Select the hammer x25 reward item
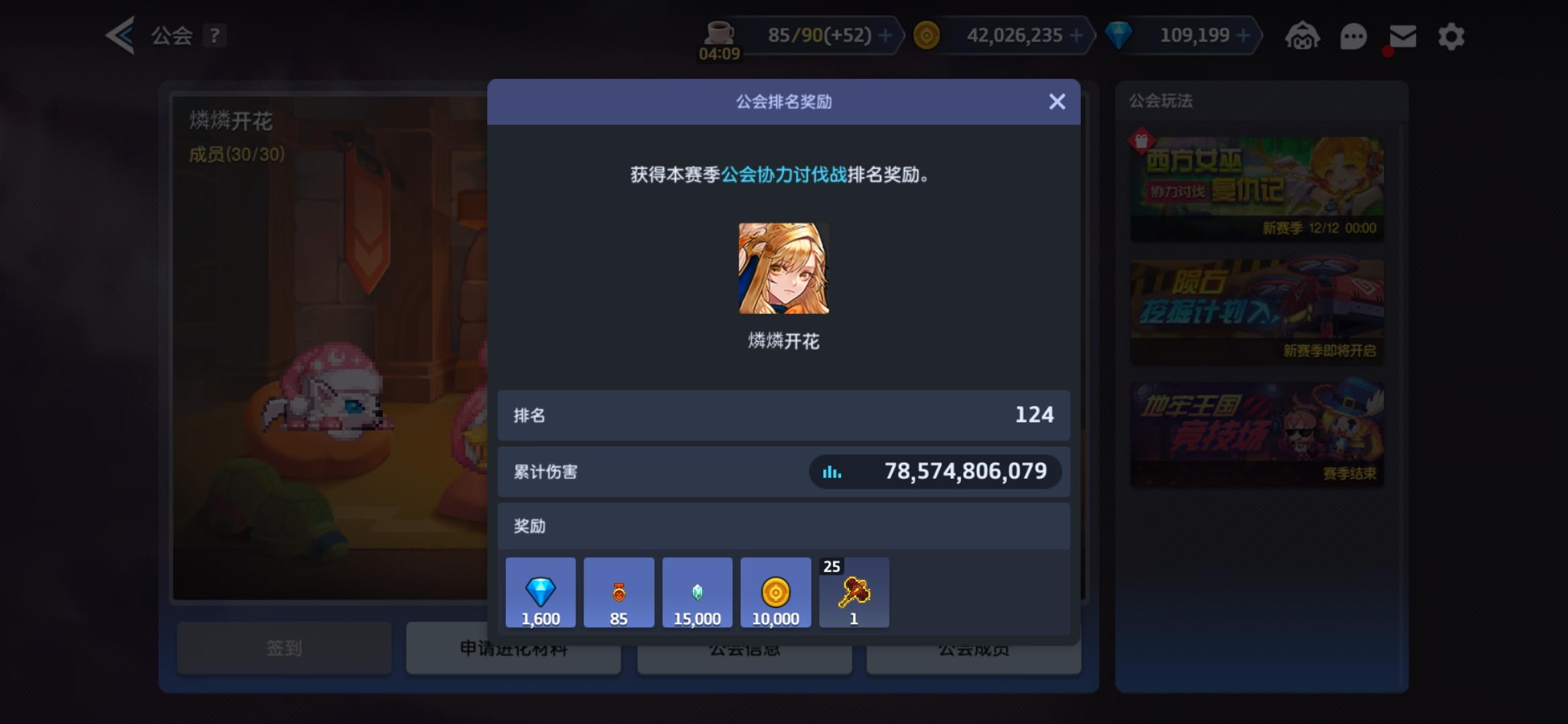 pos(854,592)
